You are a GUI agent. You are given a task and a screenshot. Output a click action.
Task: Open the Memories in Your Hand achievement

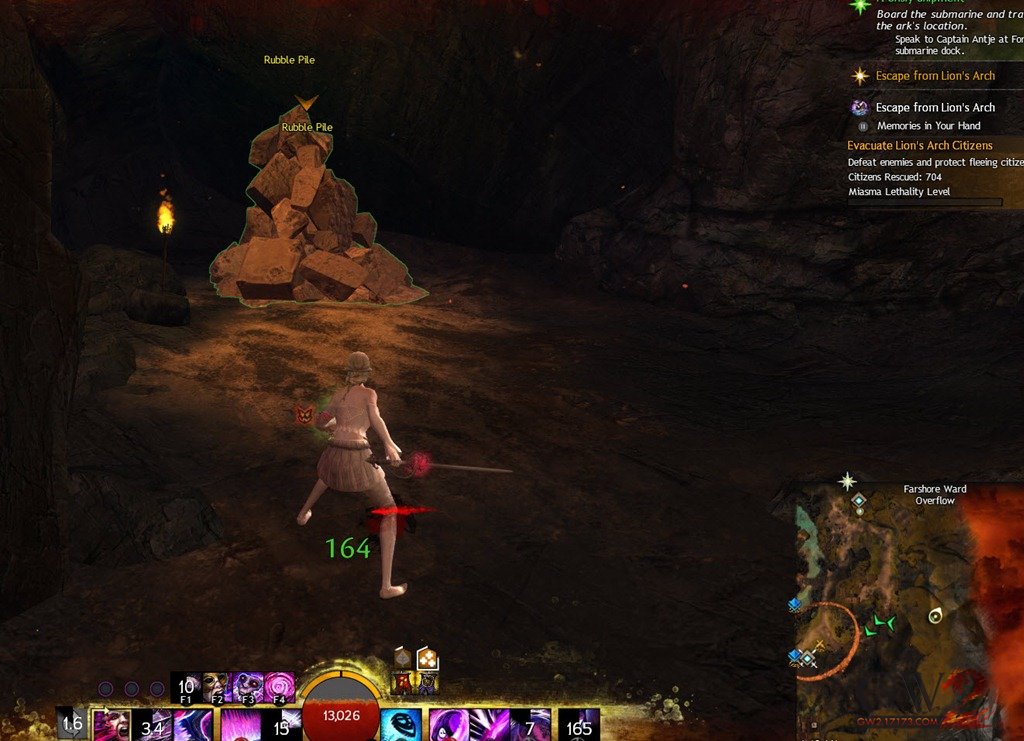point(928,126)
